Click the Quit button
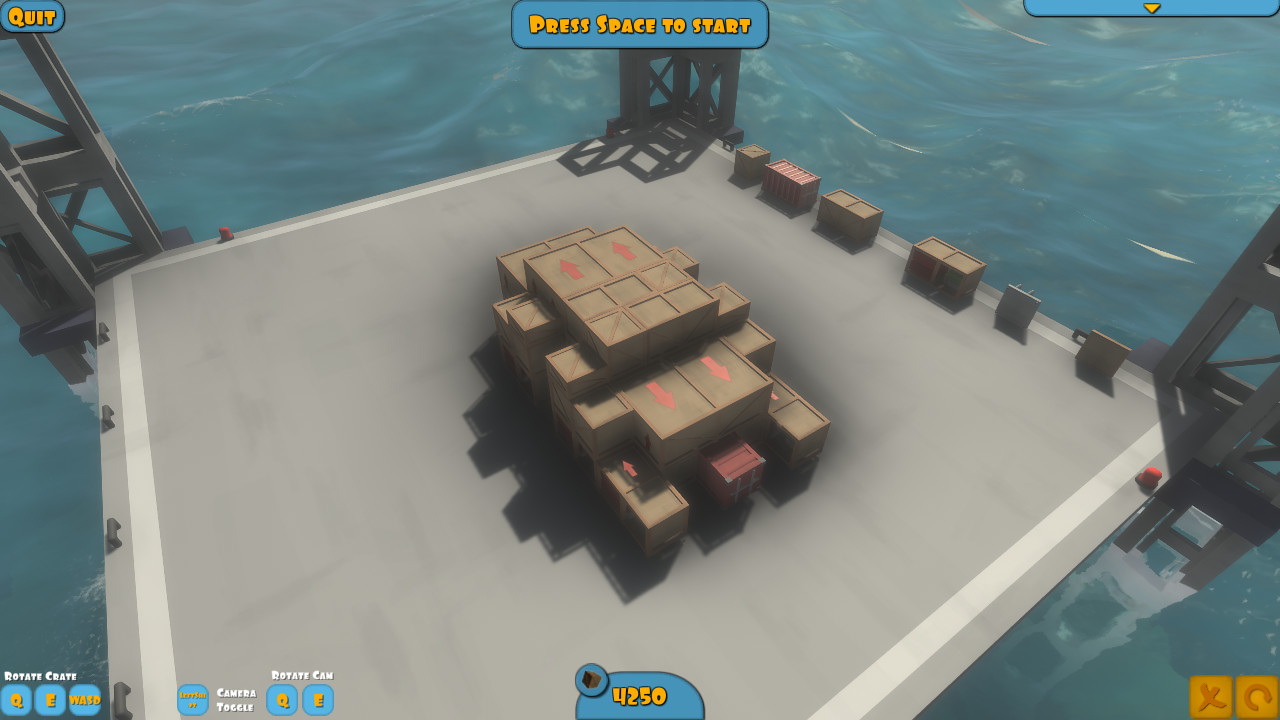Viewport: 1280px width, 720px height. [x=31, y=16]
